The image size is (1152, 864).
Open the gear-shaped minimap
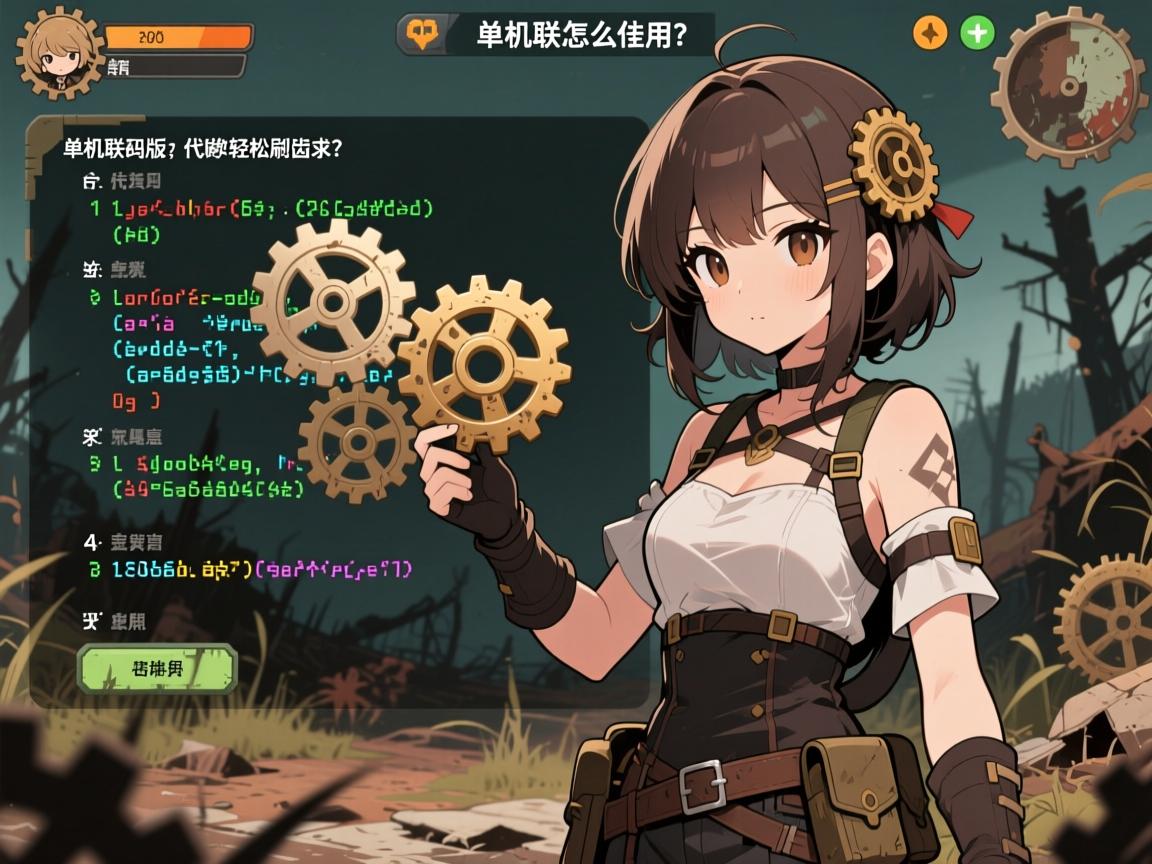click(1069, 85)
